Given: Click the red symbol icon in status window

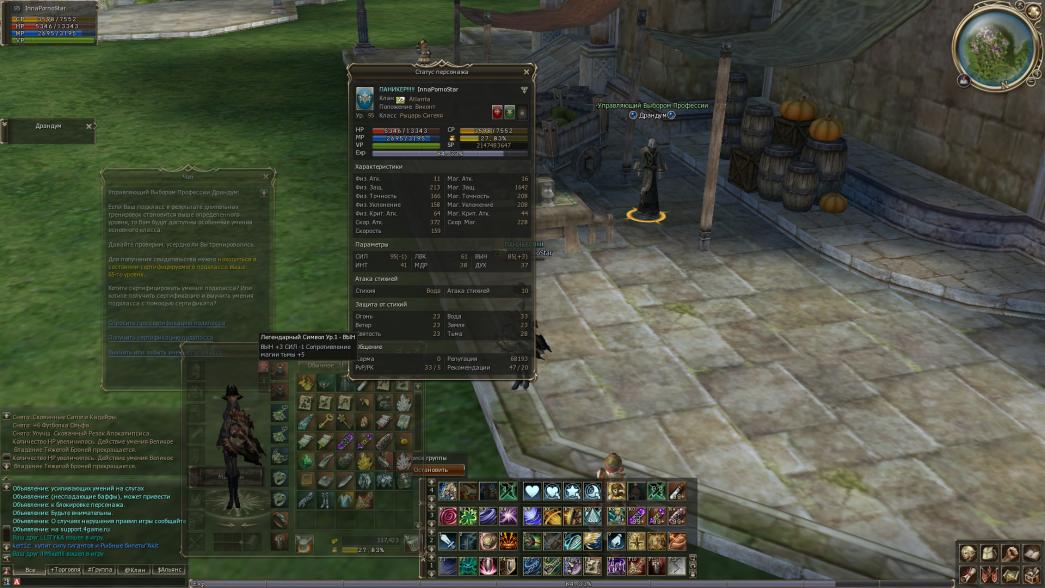Looking at the screenshot, I should coord(496,112).
